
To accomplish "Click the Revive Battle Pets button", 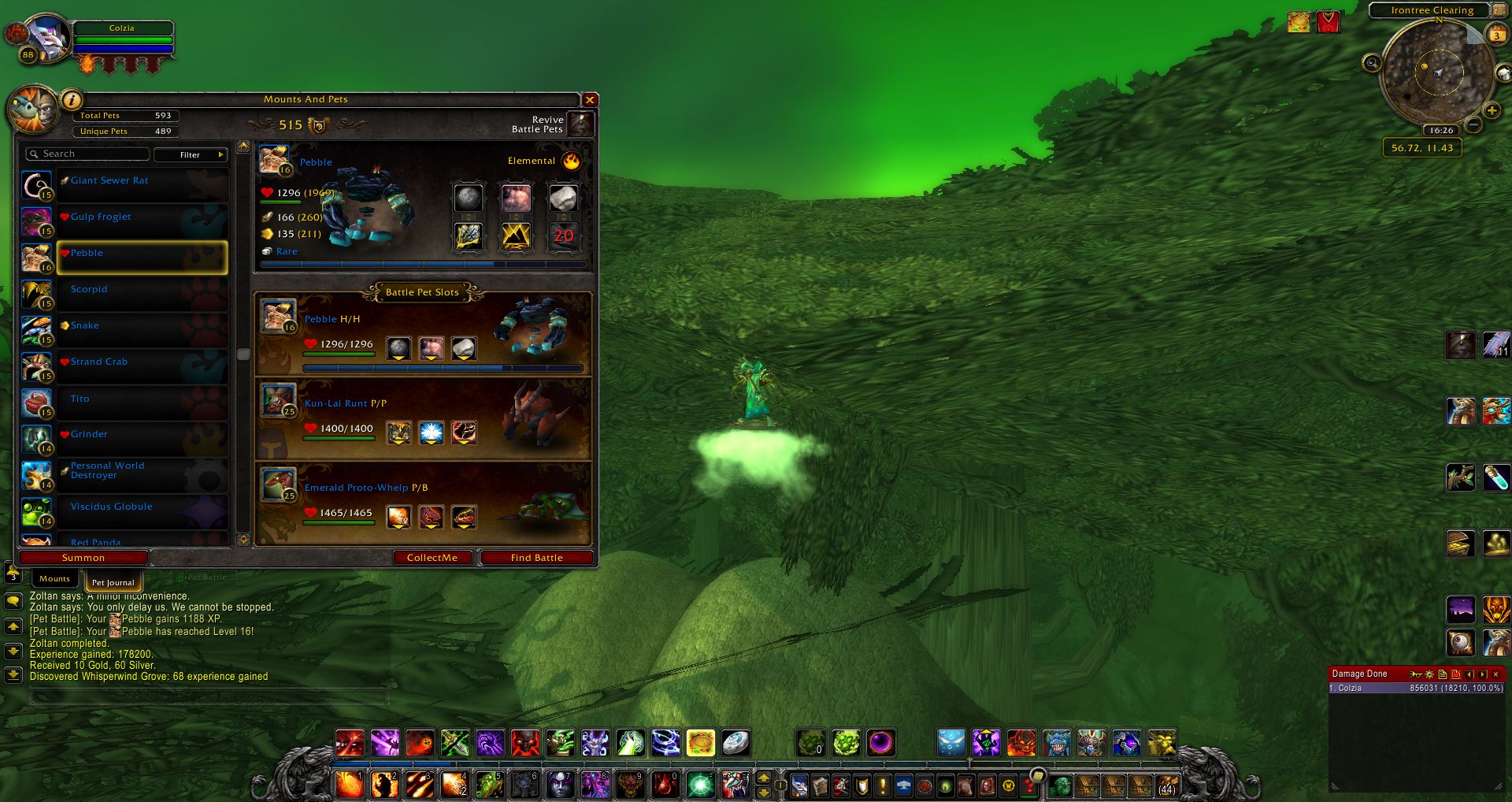I will tap(580, 124).
